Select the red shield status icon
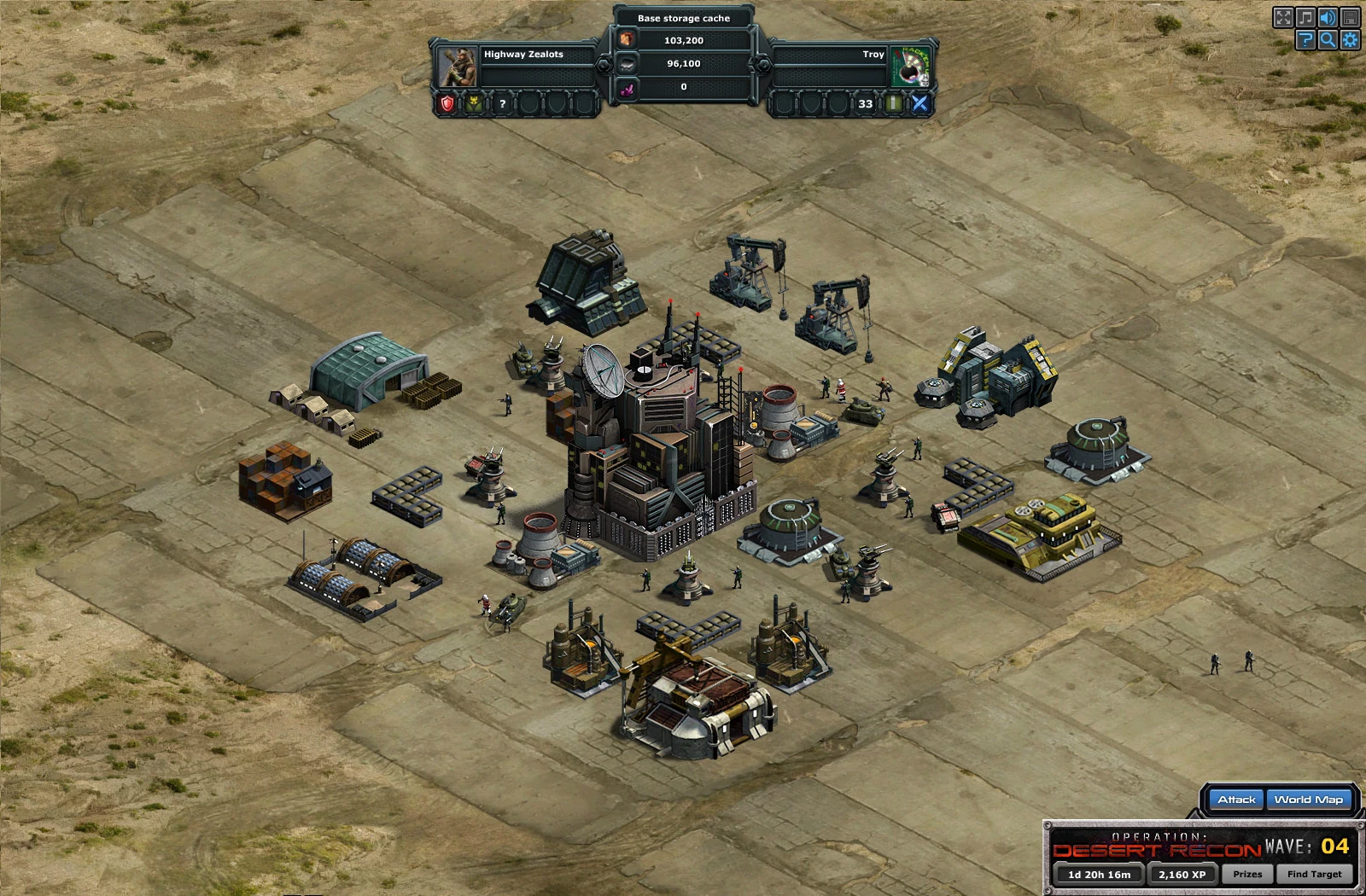 point(447,104)
